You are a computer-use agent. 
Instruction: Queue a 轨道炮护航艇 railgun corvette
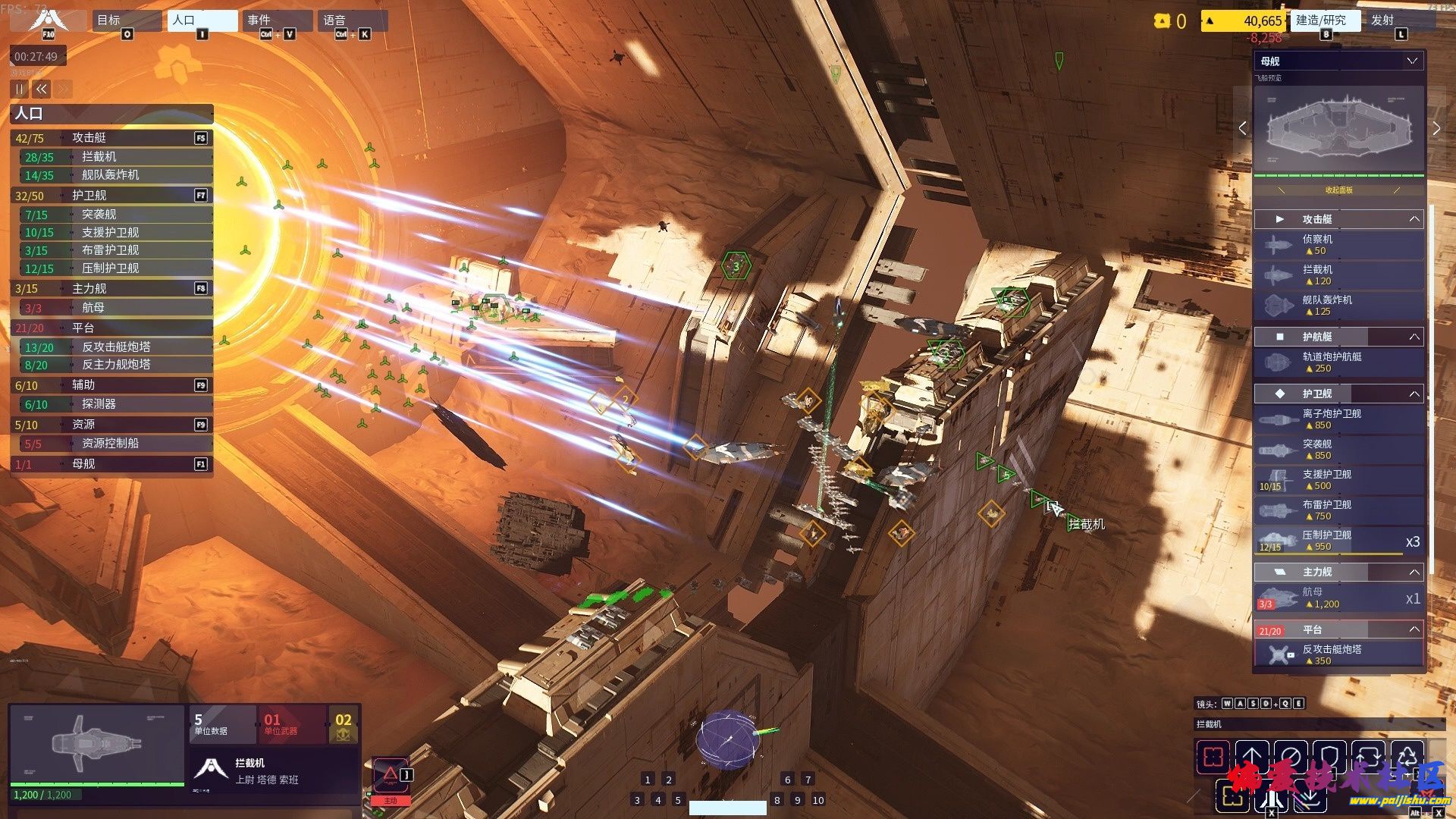click(1339, 362)
